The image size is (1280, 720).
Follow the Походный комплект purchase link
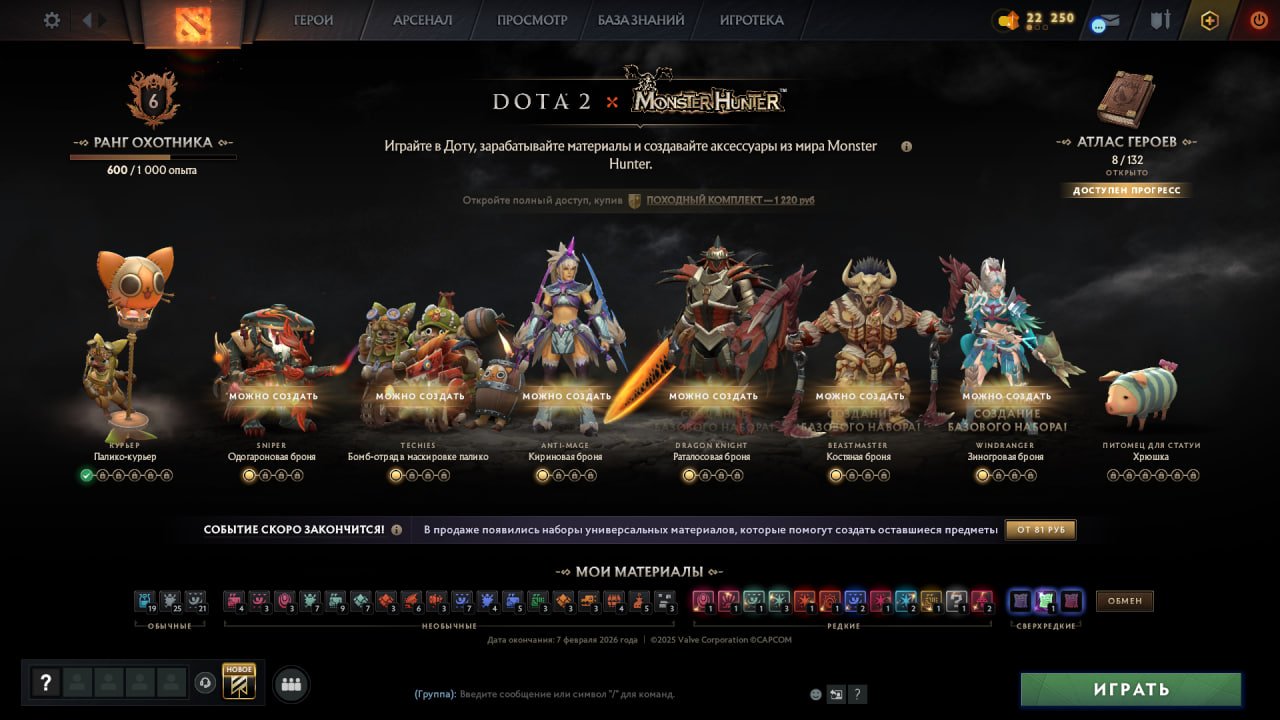click(x=730, y=201)
